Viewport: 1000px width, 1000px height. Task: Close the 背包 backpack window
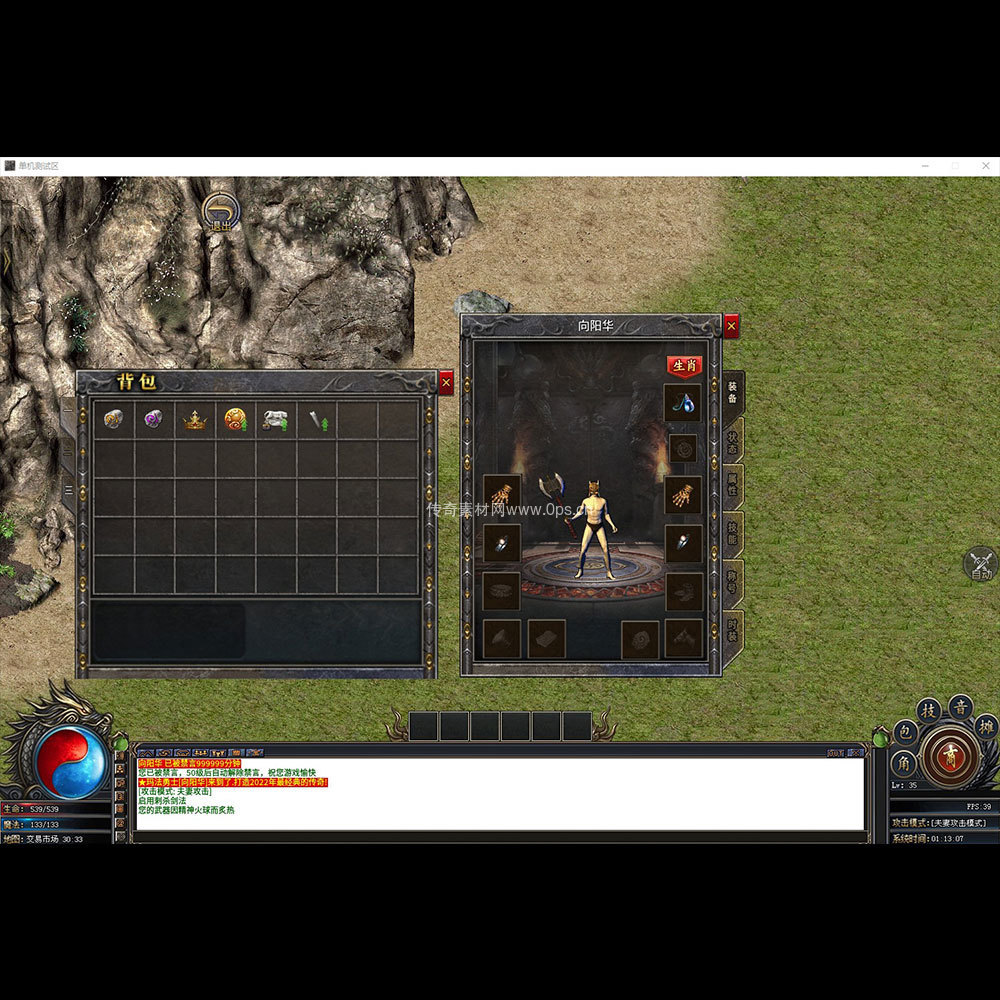tap(446, 382)
